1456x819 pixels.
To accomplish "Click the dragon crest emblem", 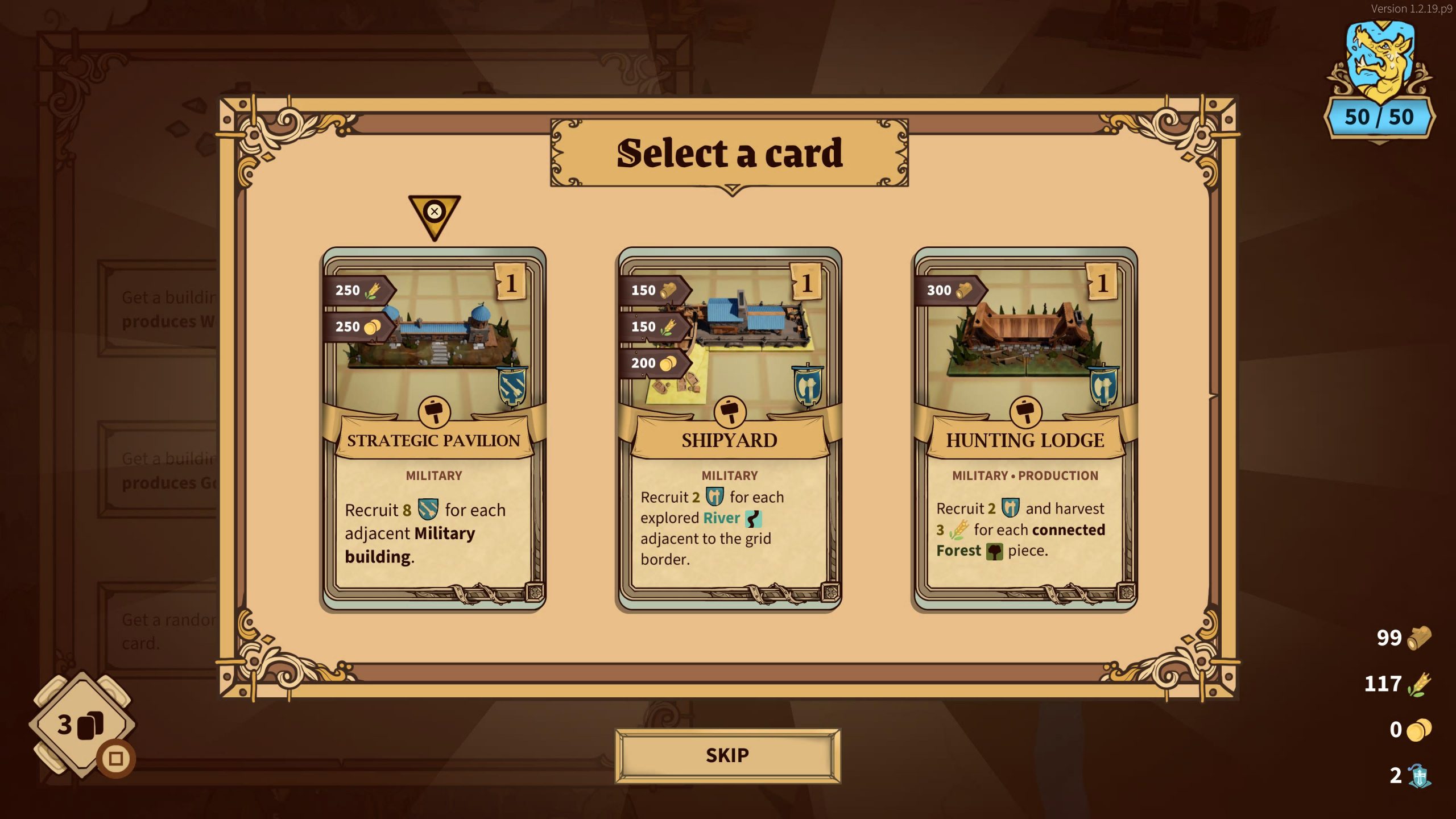I will tap(1379, 63).
